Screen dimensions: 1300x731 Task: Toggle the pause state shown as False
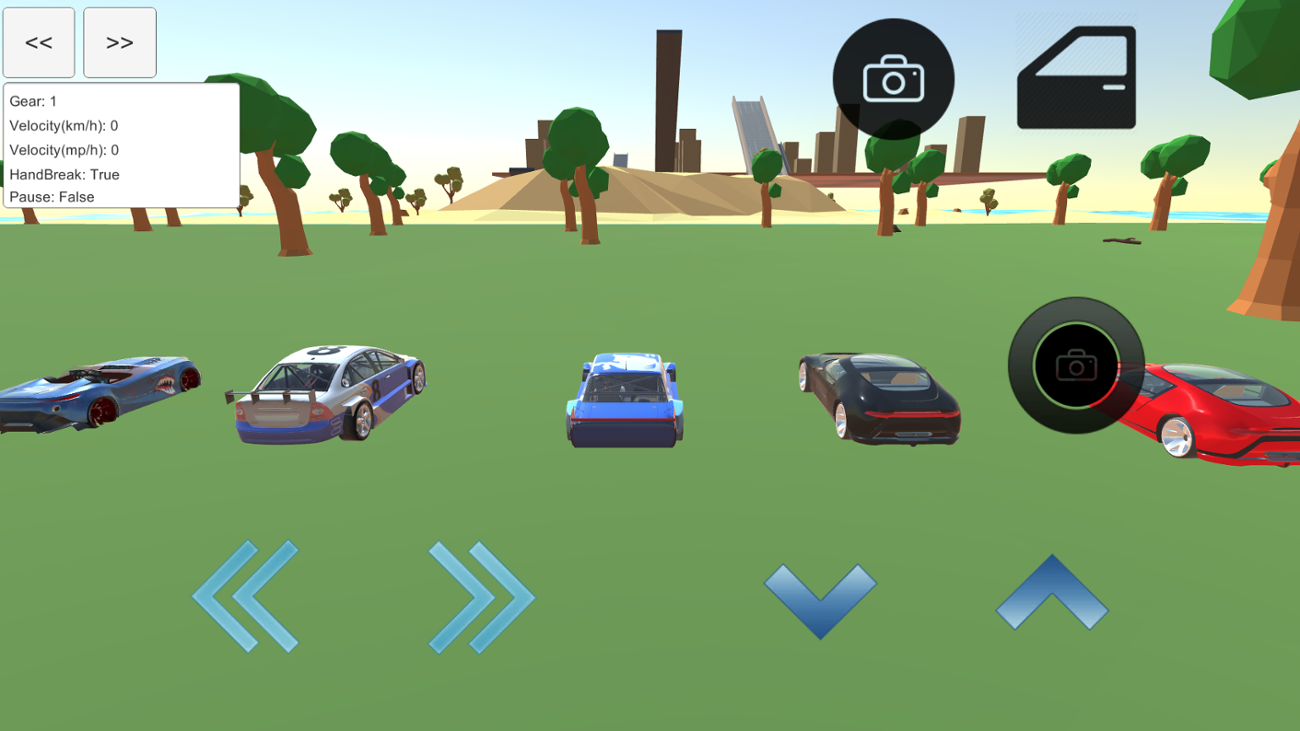click(50, 197)
